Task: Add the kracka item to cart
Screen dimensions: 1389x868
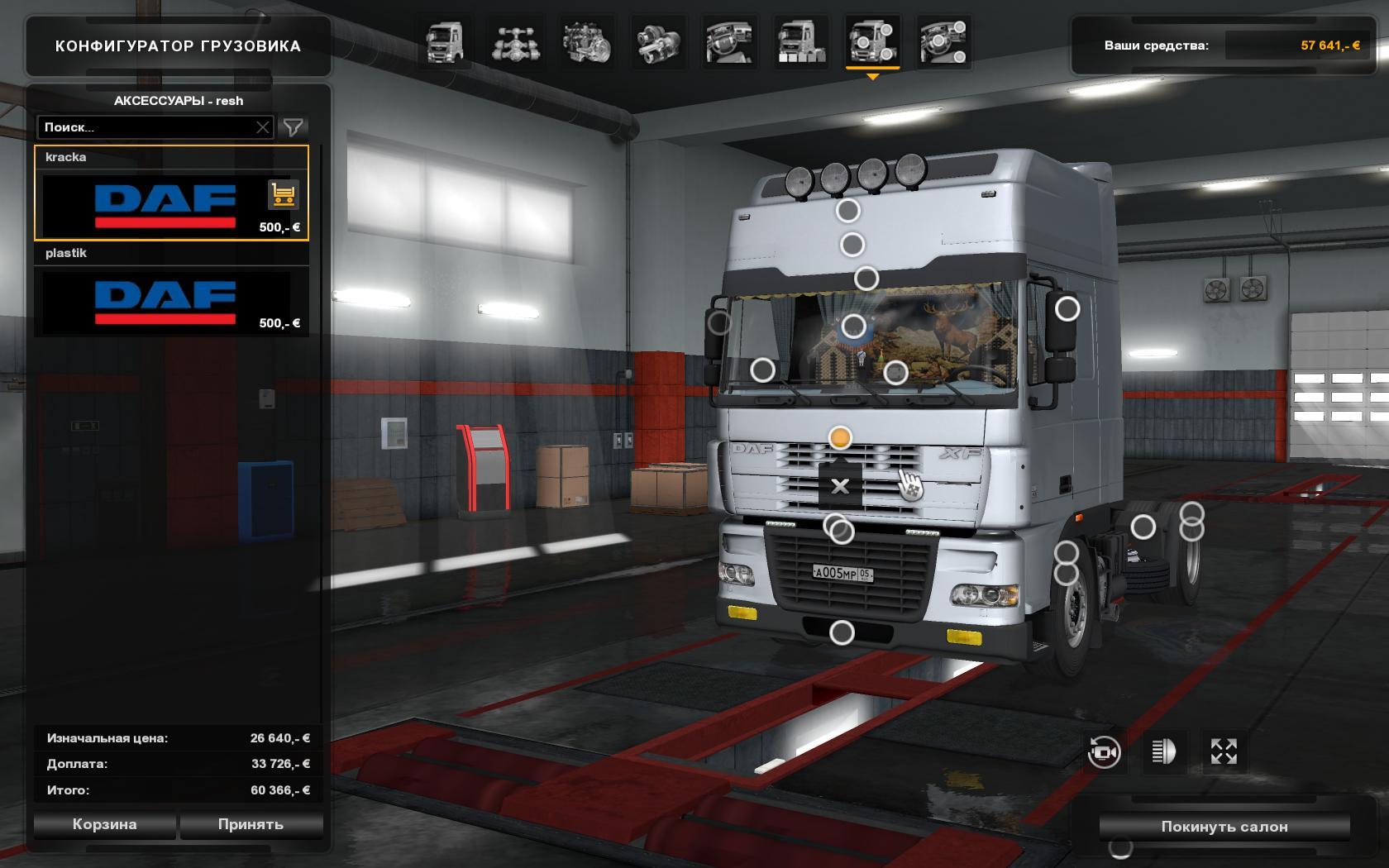Action: [x=283, y=196]
